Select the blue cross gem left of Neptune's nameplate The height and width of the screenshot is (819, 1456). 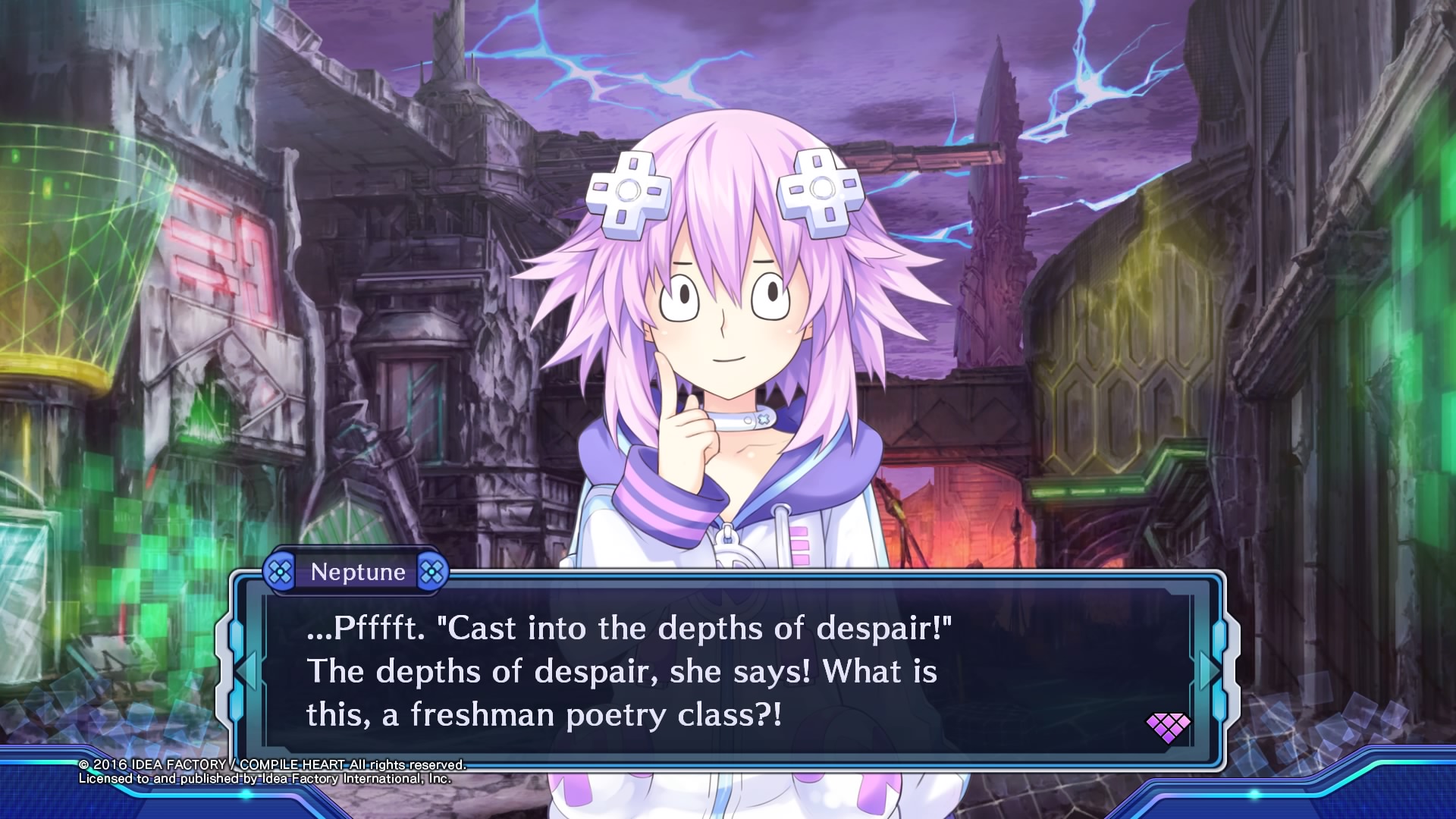tap(281, 573)
